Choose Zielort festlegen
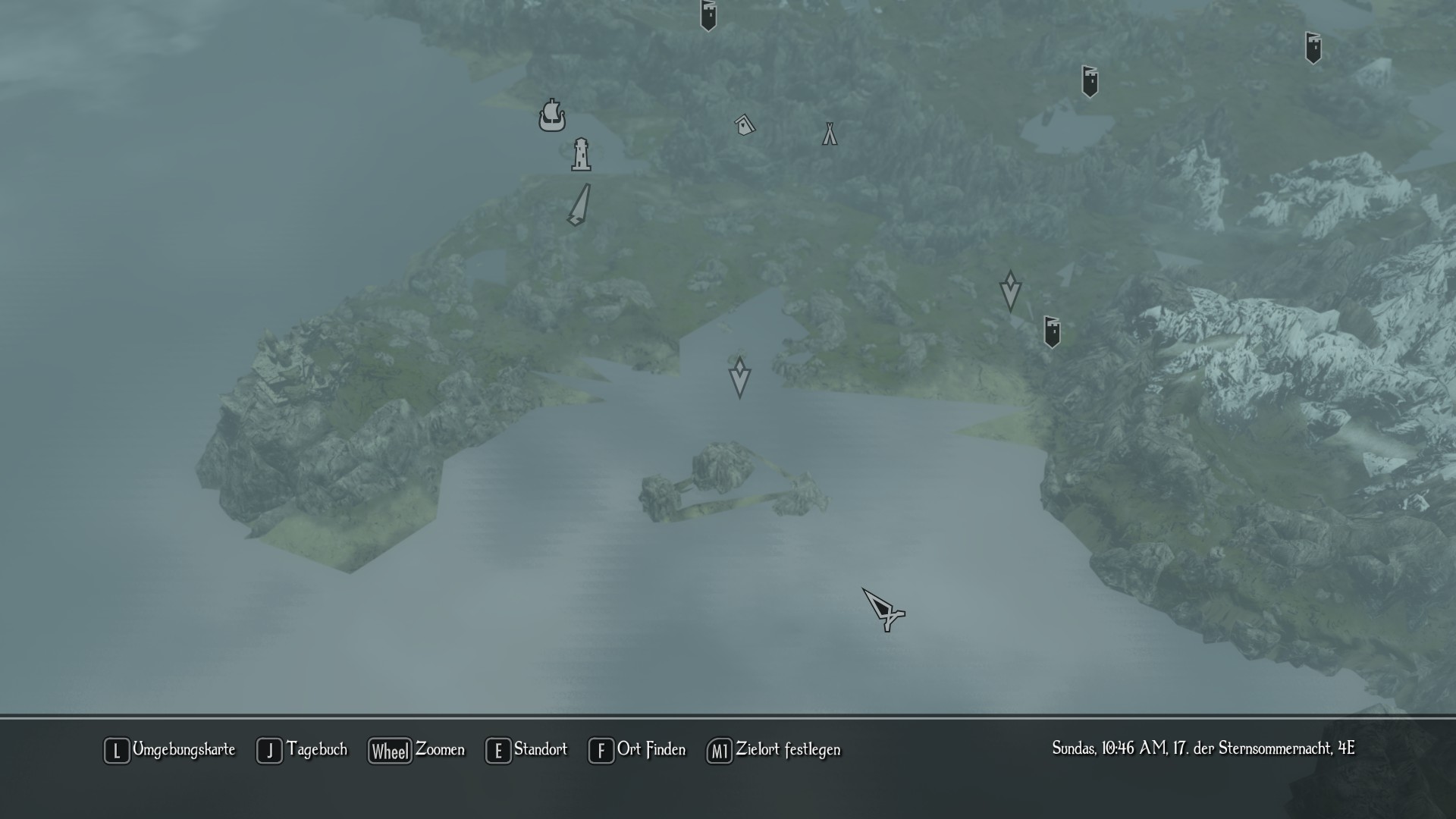1456x819 pixels. pyautogui.click(x=773, y=750)
